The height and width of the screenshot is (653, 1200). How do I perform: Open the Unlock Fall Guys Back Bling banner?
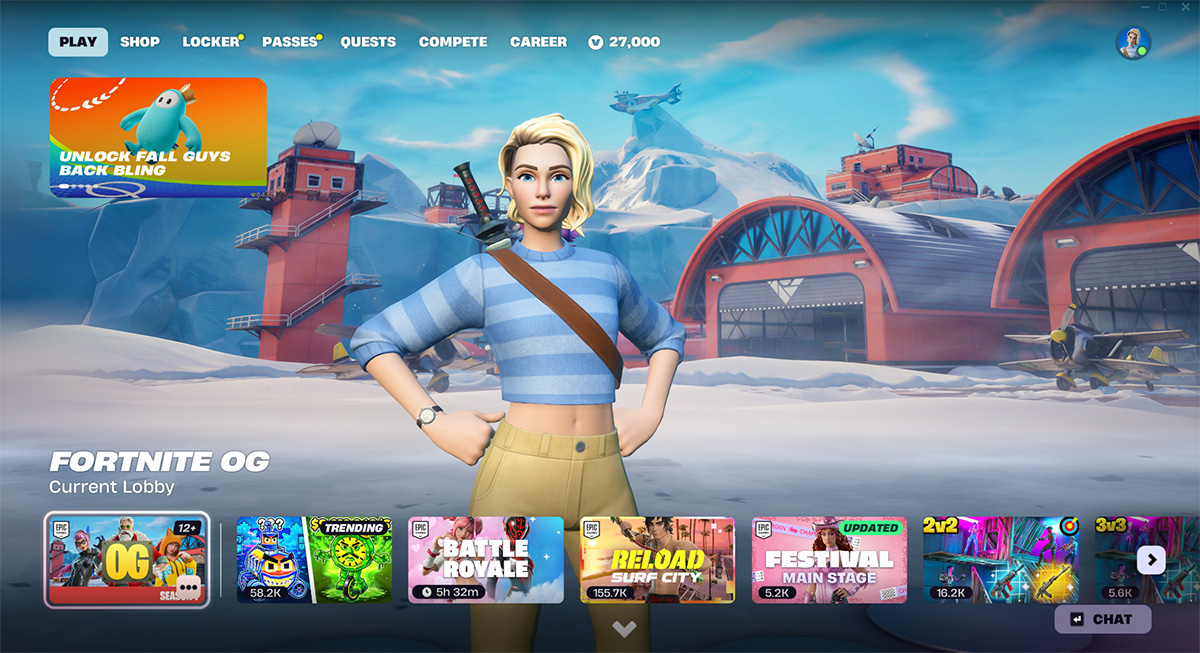158,136
